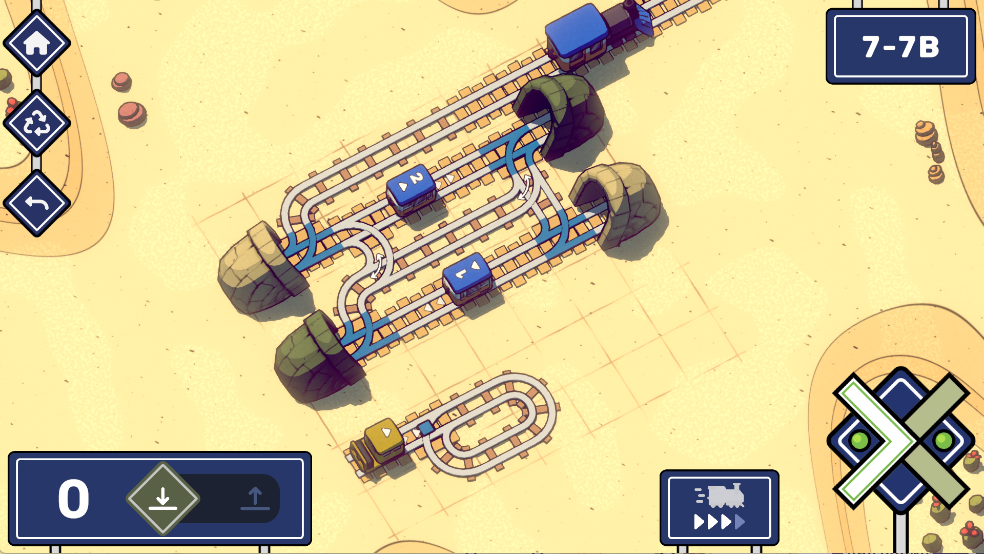The width and height of the screenshot is (984, 554).
Task: Start the trains with the crossing sign
Action: point(900,440)
